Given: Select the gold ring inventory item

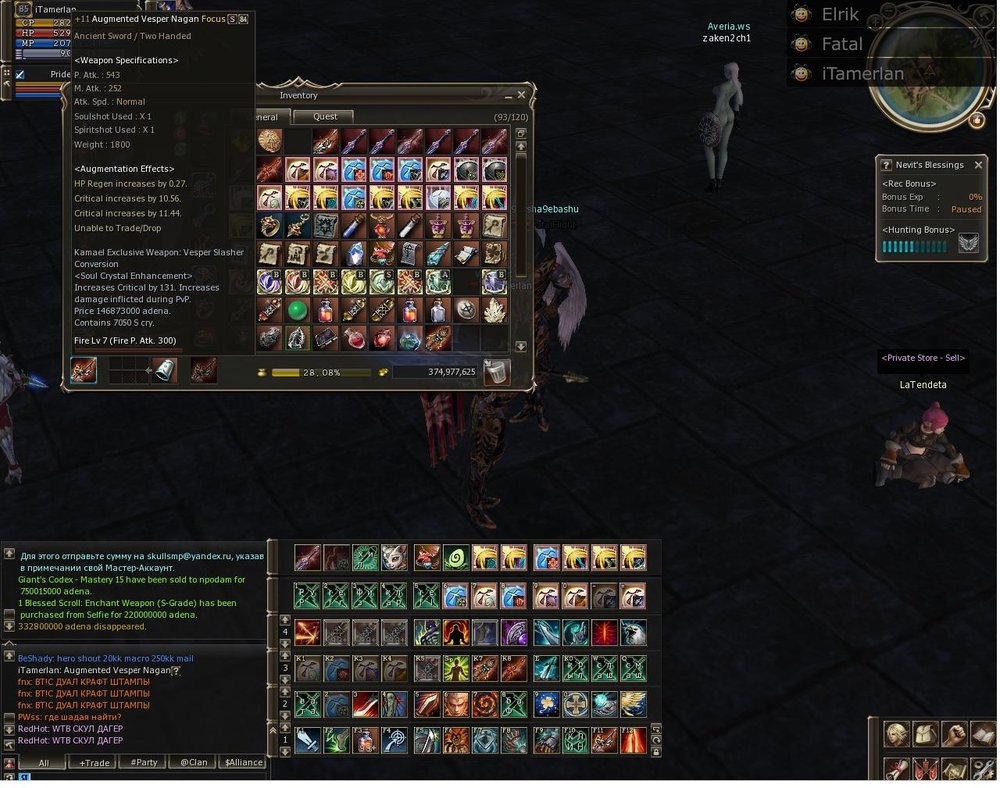Looking at the screenshot, I should [x=269, y=226].
